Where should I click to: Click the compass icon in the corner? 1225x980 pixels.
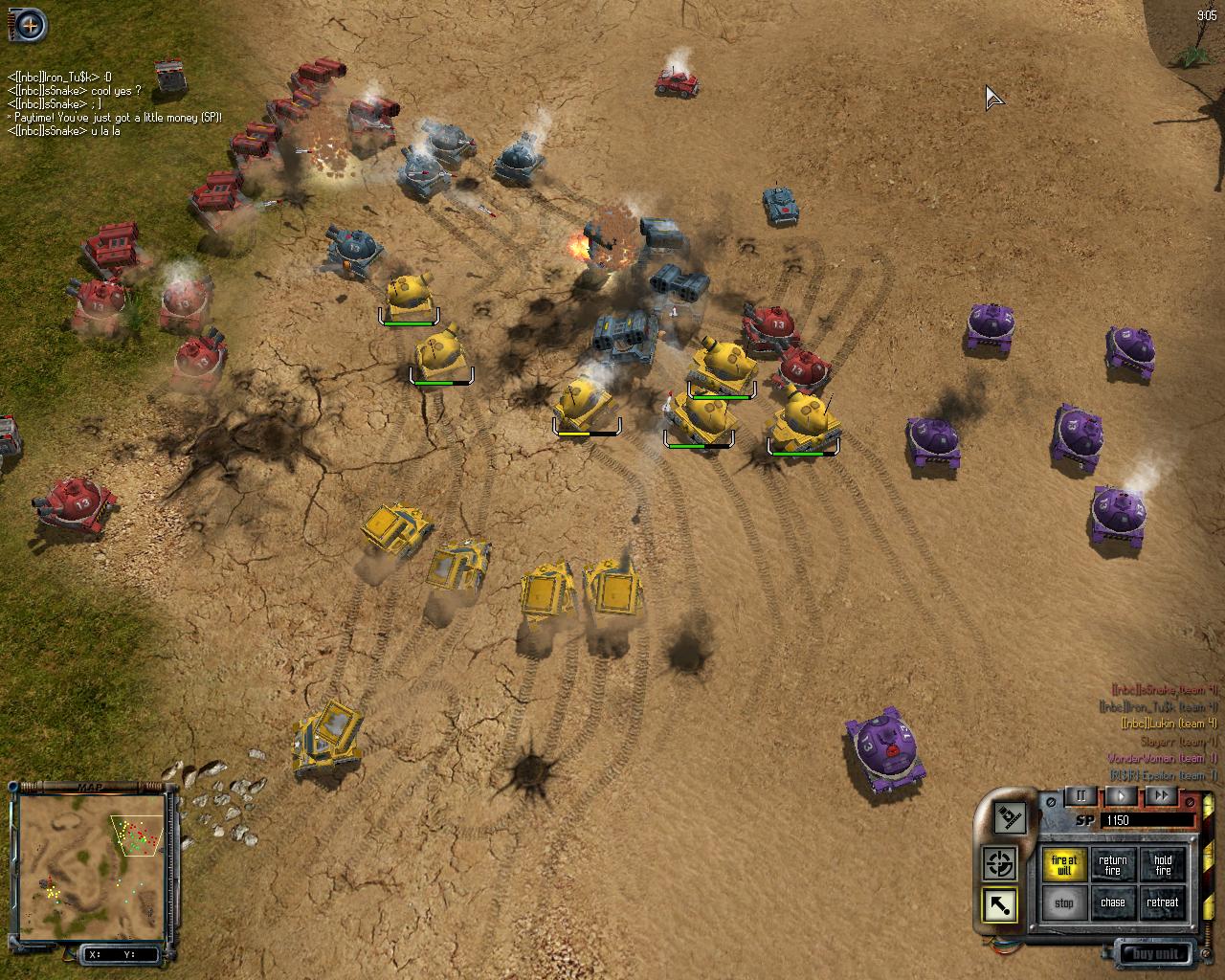(x=31, y=26)
